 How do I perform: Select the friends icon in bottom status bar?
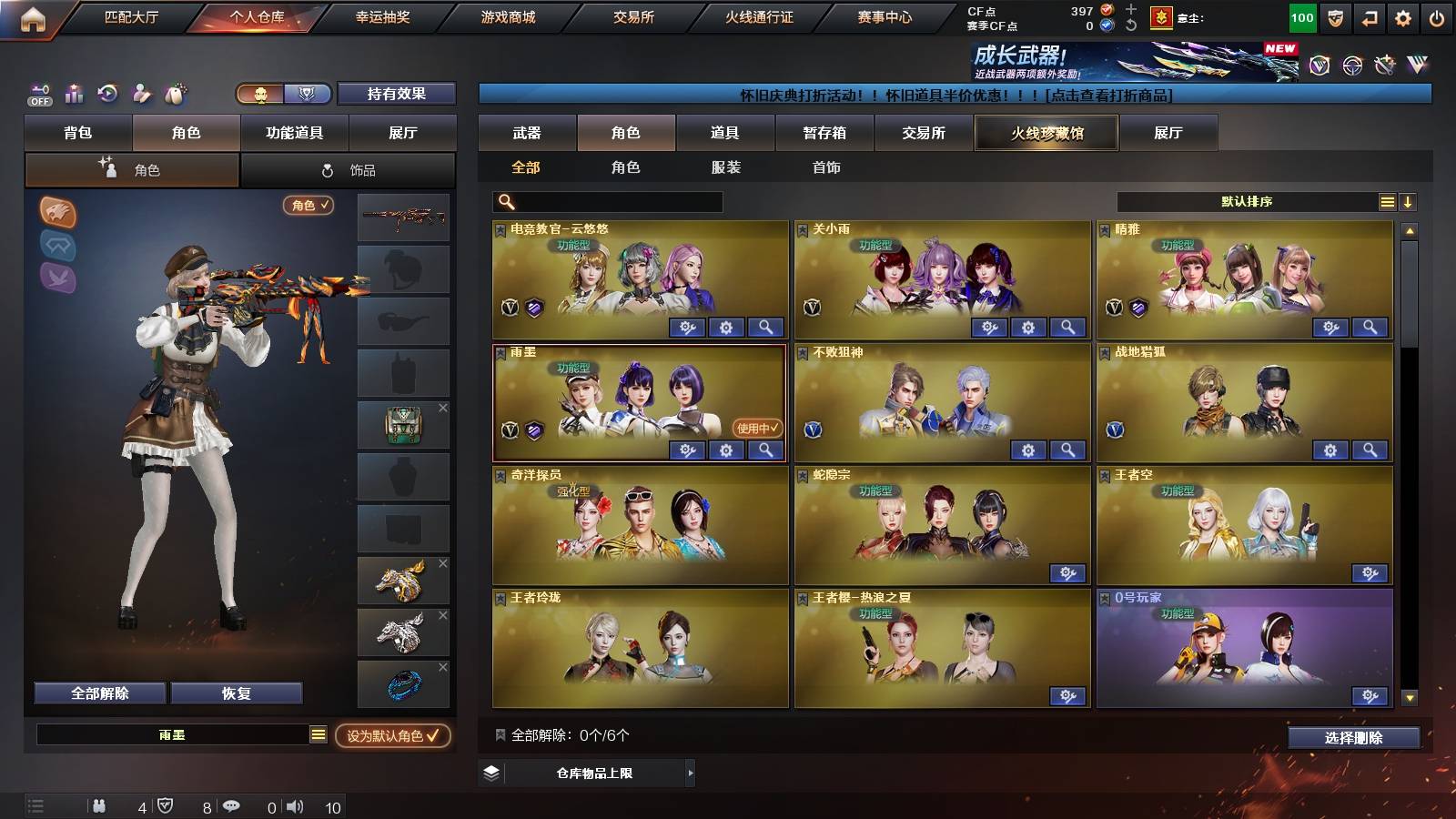100,804
